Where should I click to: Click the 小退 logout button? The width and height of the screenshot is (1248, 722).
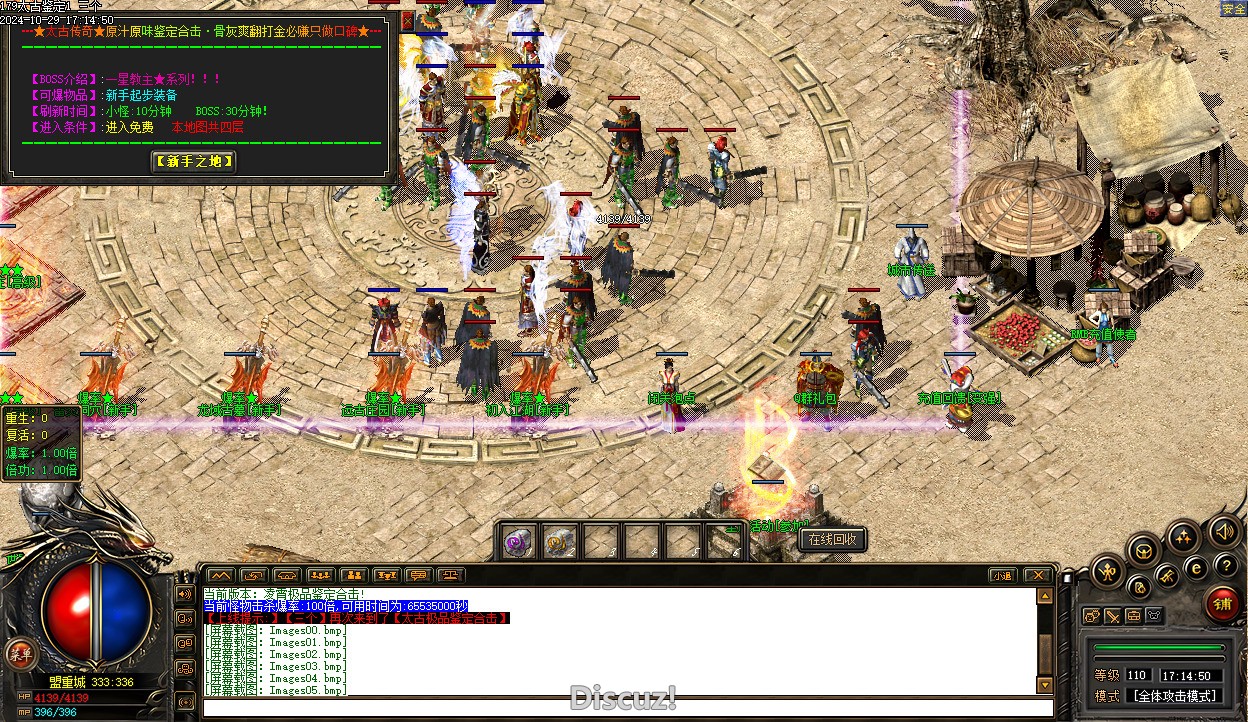(1002, 576)
